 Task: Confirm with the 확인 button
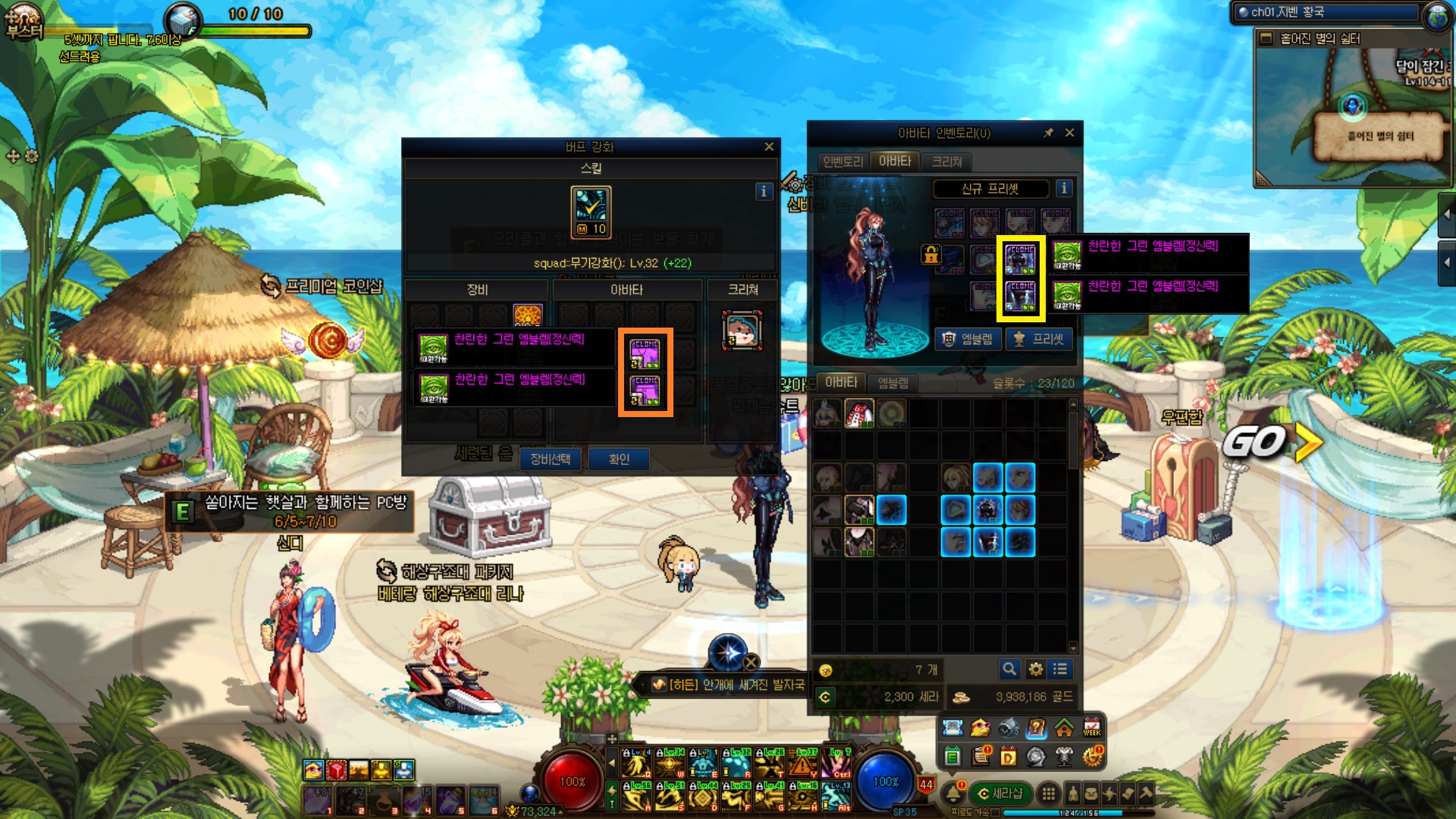[x=619, y=459]
